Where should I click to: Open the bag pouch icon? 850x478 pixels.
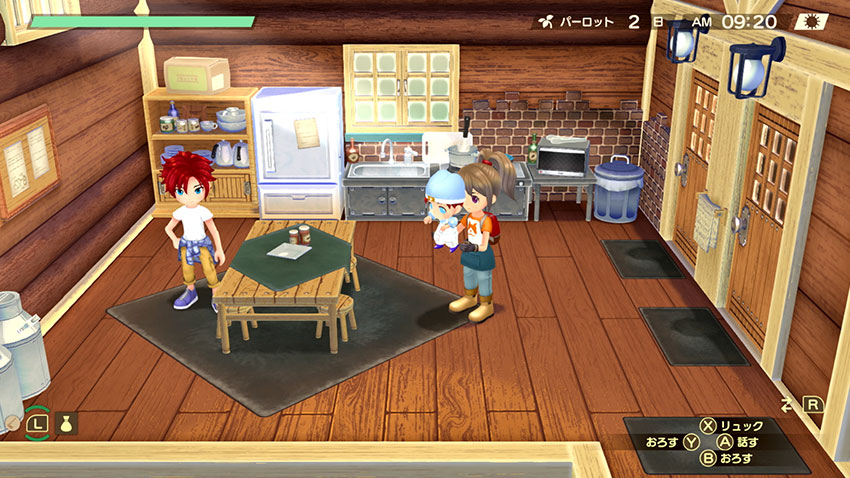tap(67, 424)
